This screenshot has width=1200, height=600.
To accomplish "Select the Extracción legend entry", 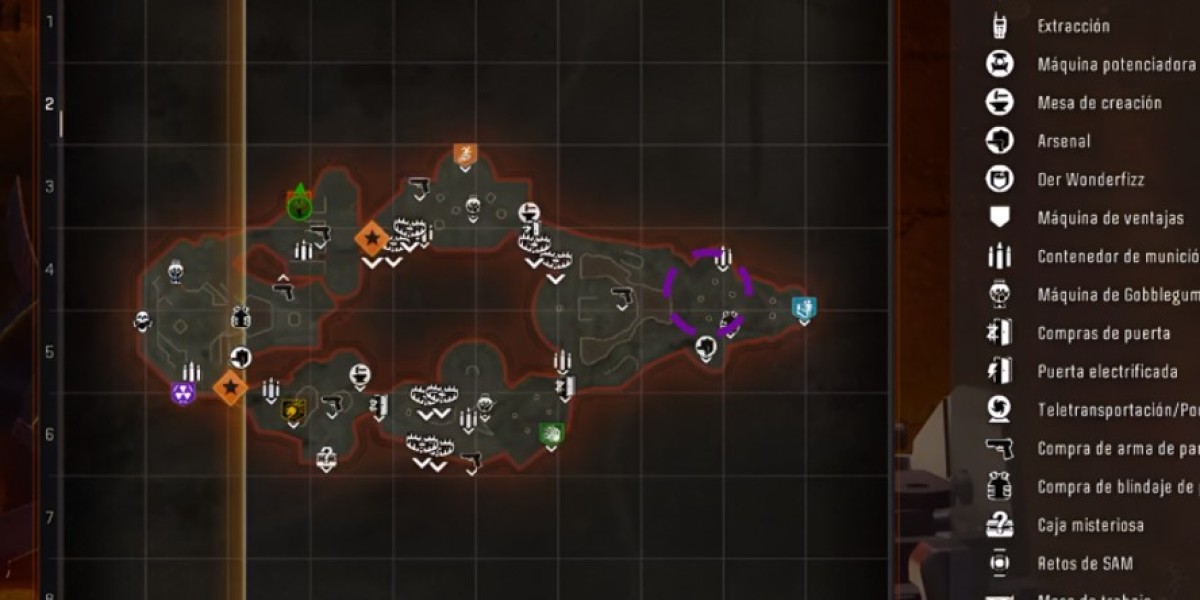I will coord(1074,26).
